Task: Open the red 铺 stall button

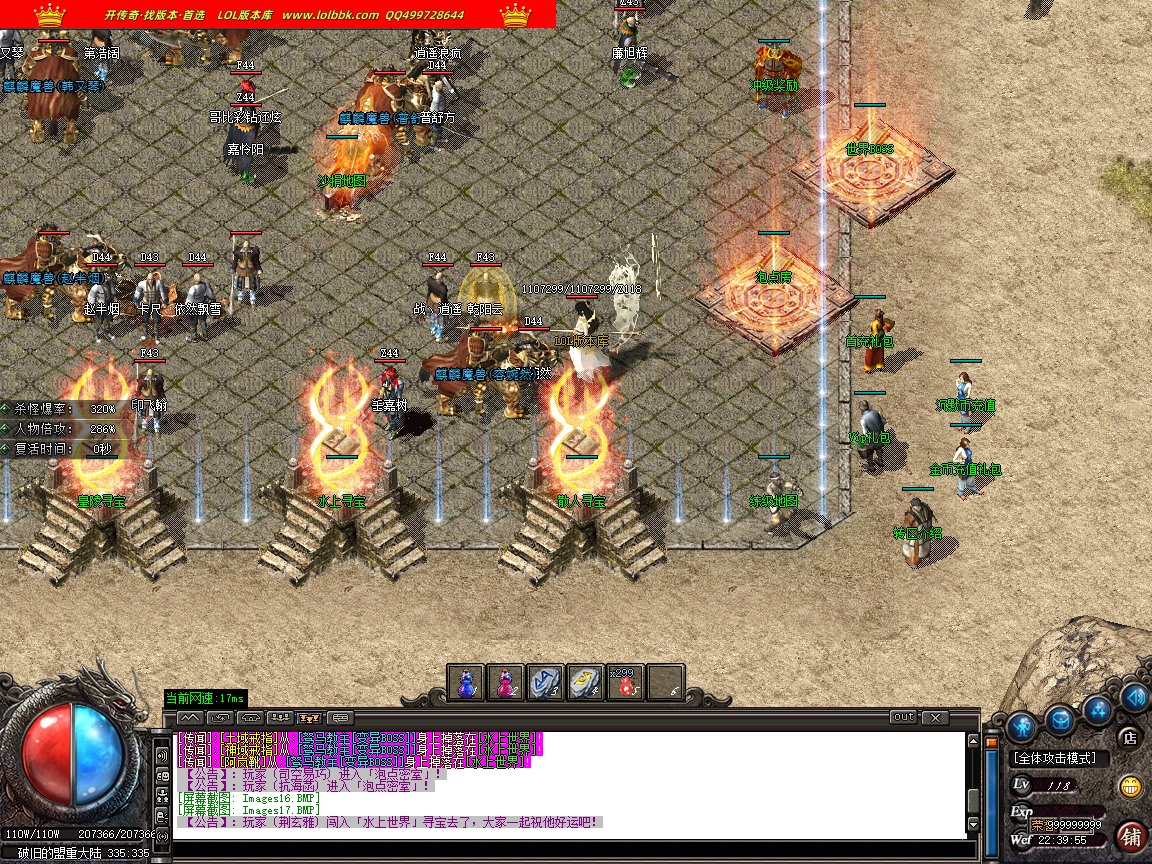Action: [1132, 836]
